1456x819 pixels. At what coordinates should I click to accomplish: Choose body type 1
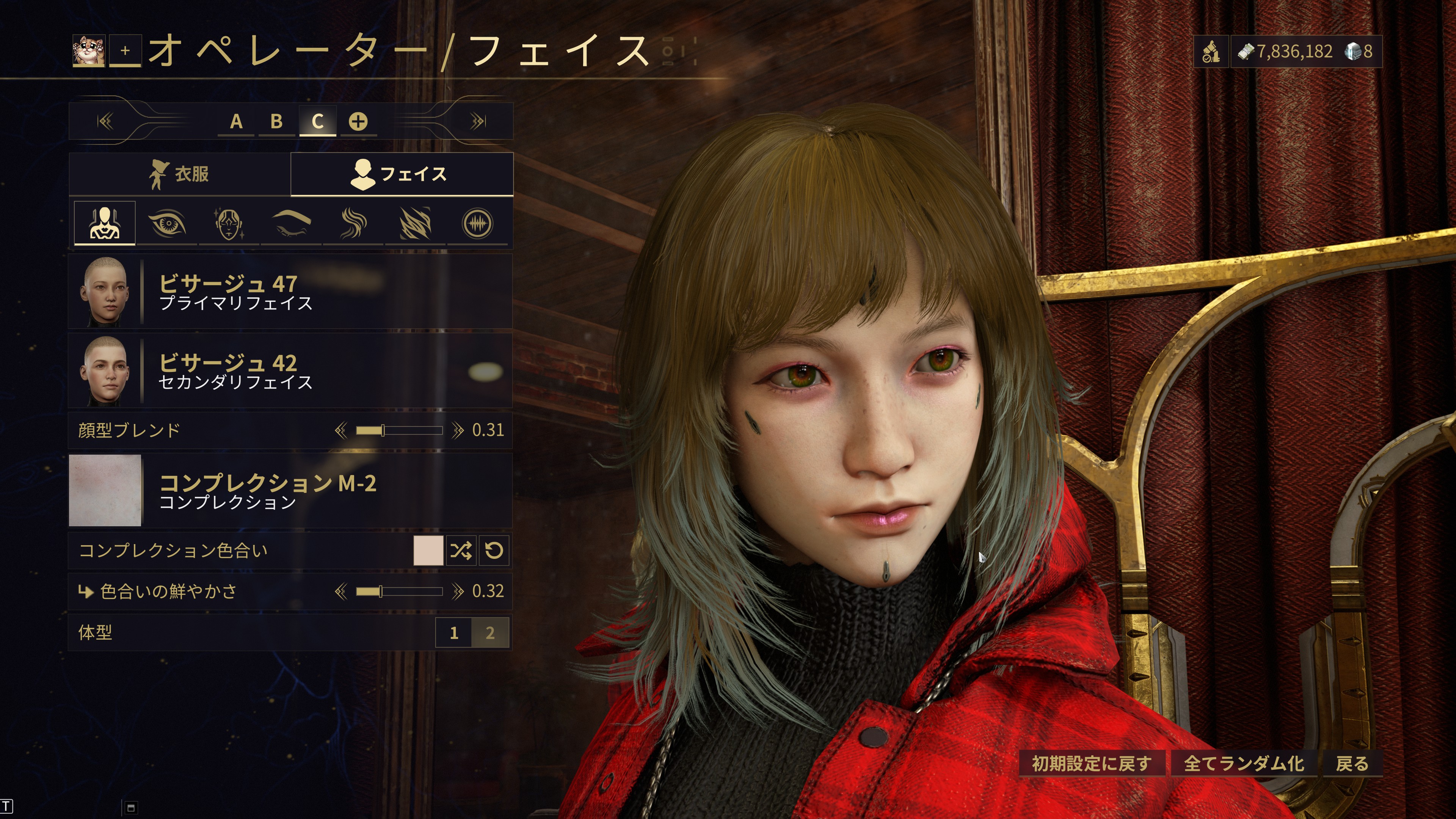(x=454, y=632)
